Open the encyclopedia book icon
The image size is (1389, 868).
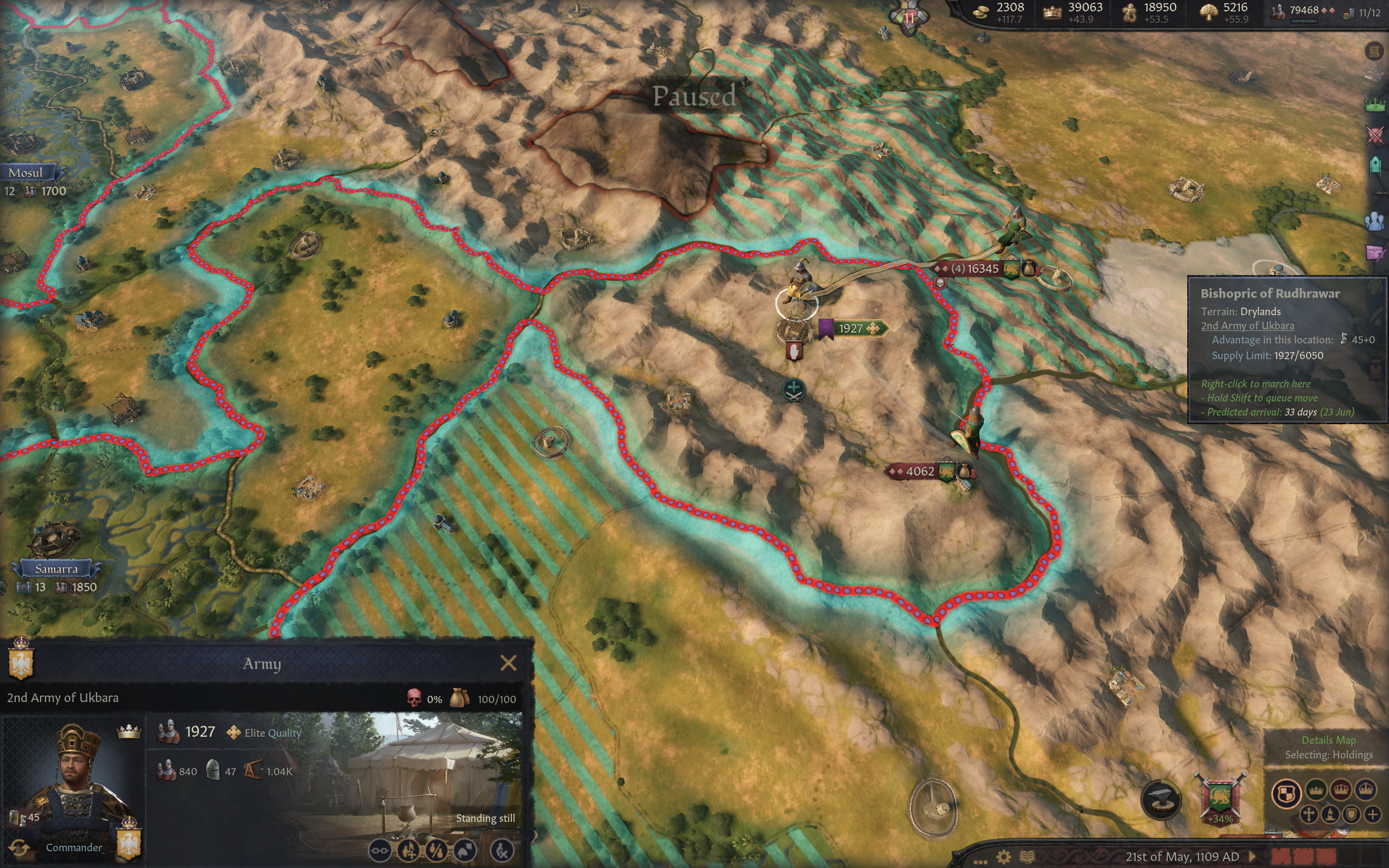[x=1027, y=857]
